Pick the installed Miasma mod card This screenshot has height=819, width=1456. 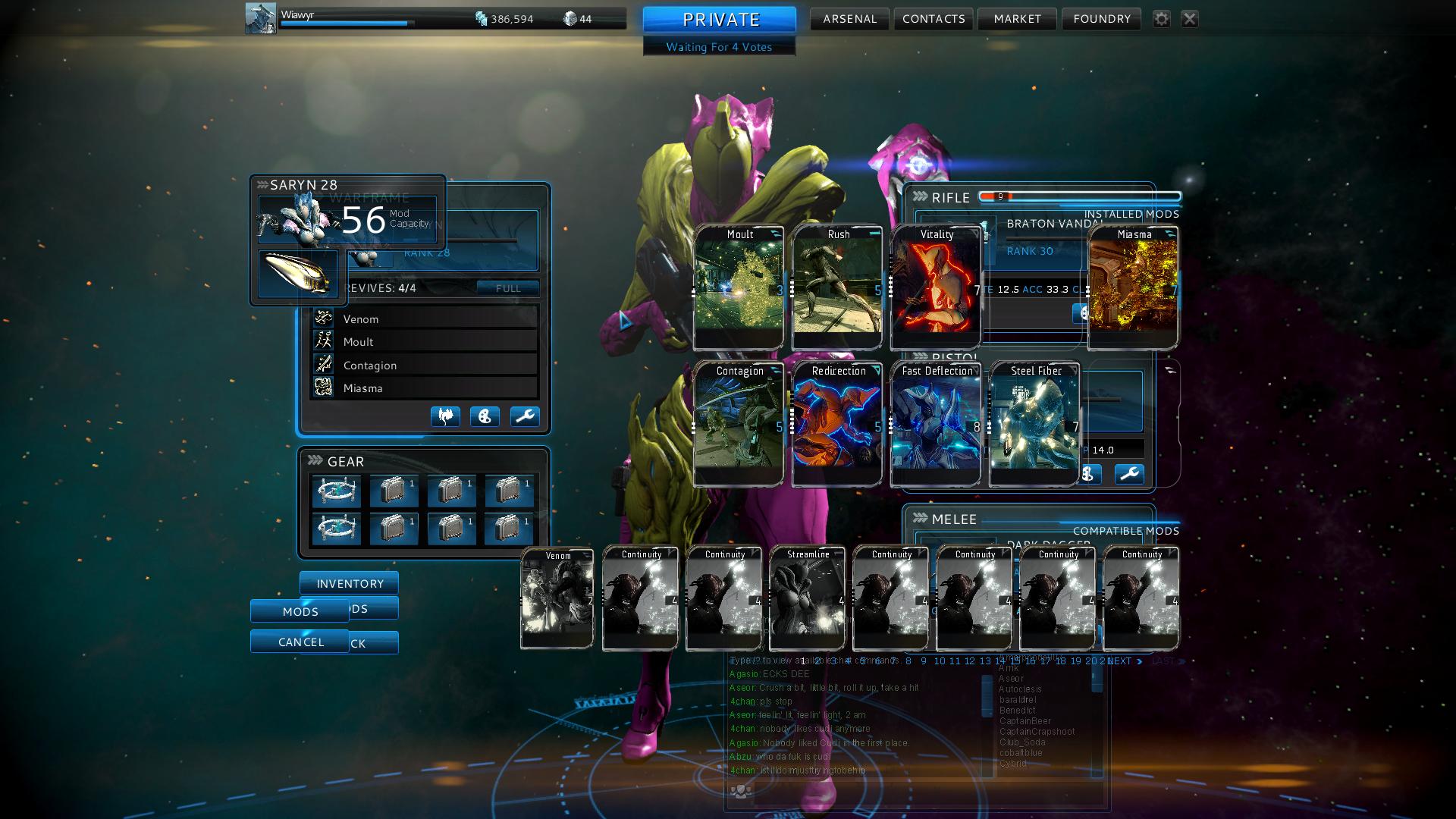point(1133,288)
